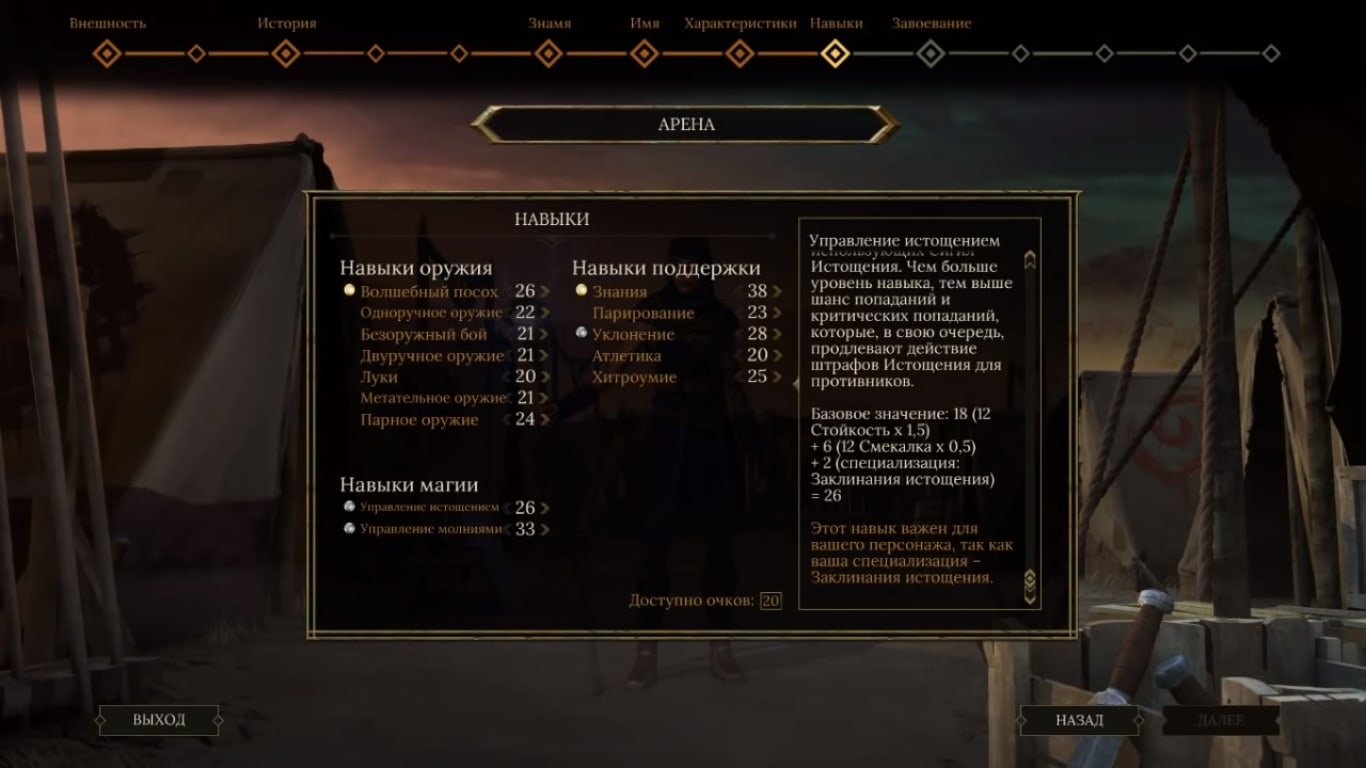Proceed with the ДАЛЕЕ button
The width and height of the screenshot is (1366, 768).
point(1221,720)
